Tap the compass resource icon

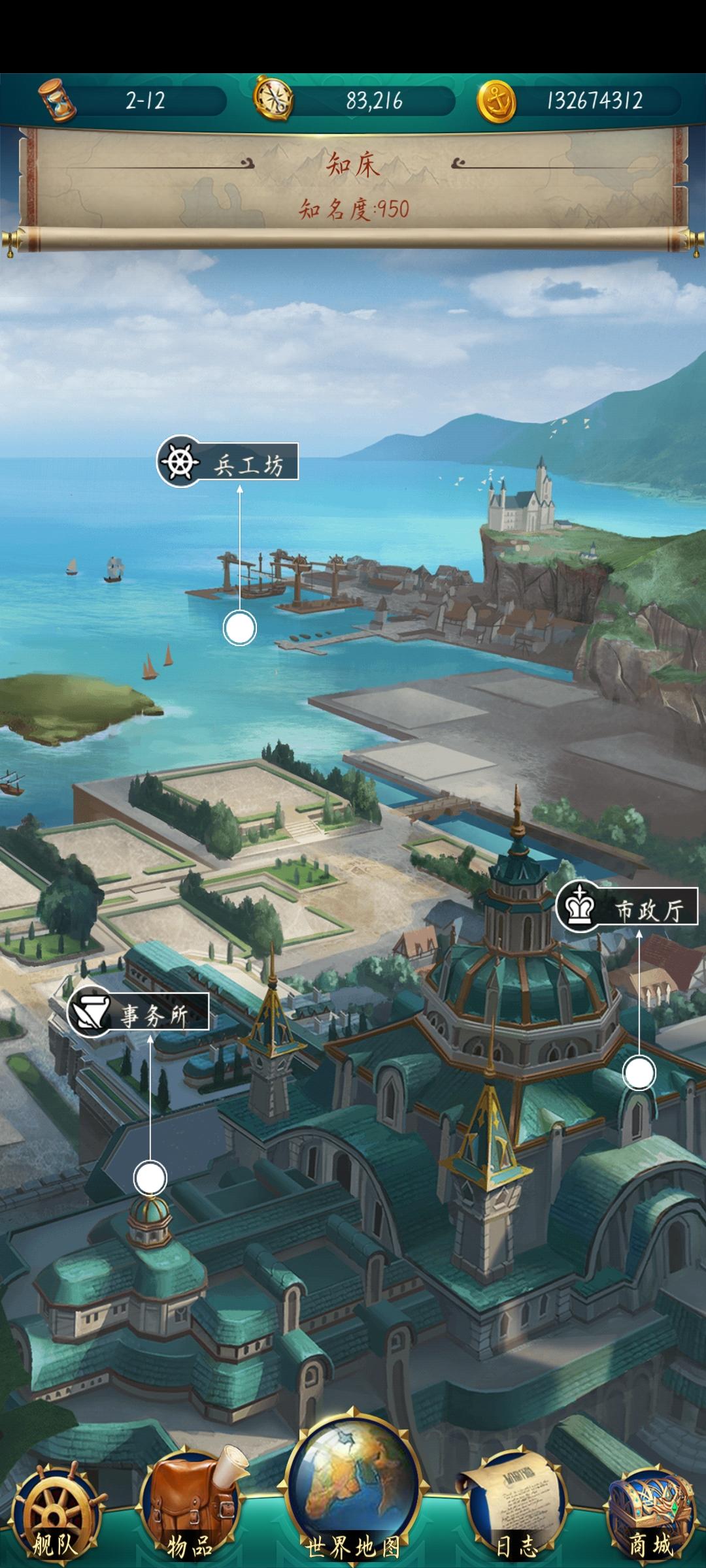[x=273, y=100]
